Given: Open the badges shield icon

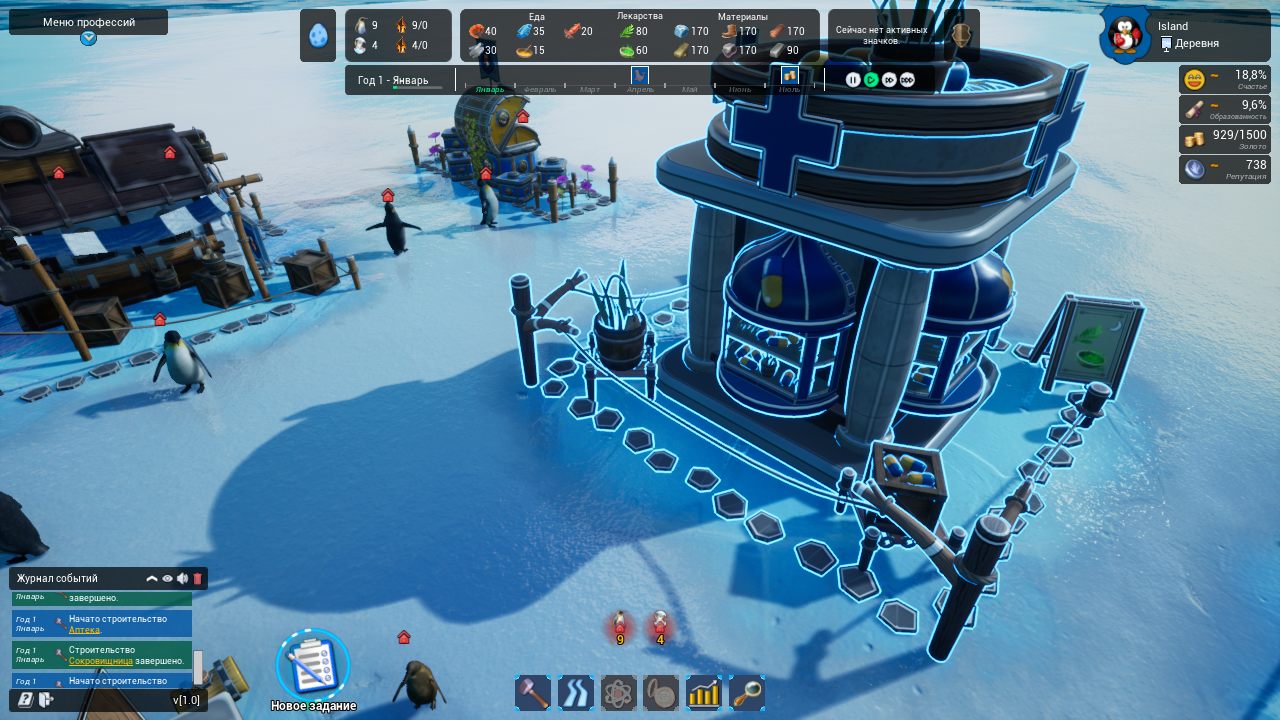Looking at the screenshot, I should (x=961, y=36).
